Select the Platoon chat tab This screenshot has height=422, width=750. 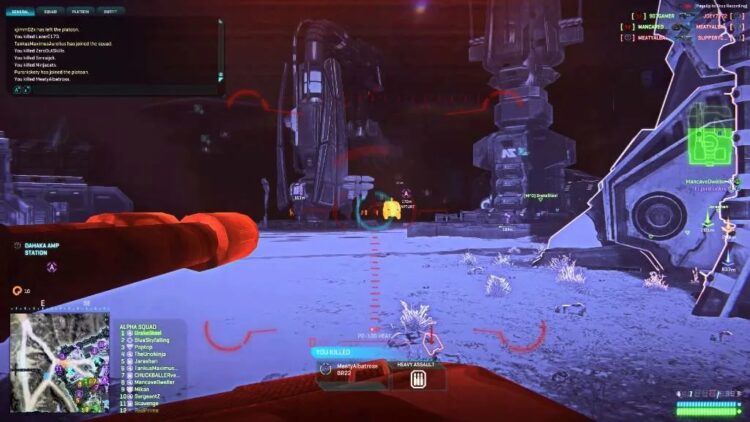81,12
